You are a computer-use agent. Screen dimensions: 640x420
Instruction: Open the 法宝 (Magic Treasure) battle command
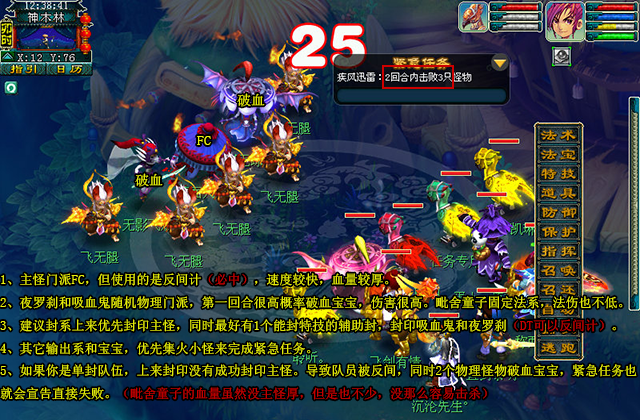click(x=559, y=154)
